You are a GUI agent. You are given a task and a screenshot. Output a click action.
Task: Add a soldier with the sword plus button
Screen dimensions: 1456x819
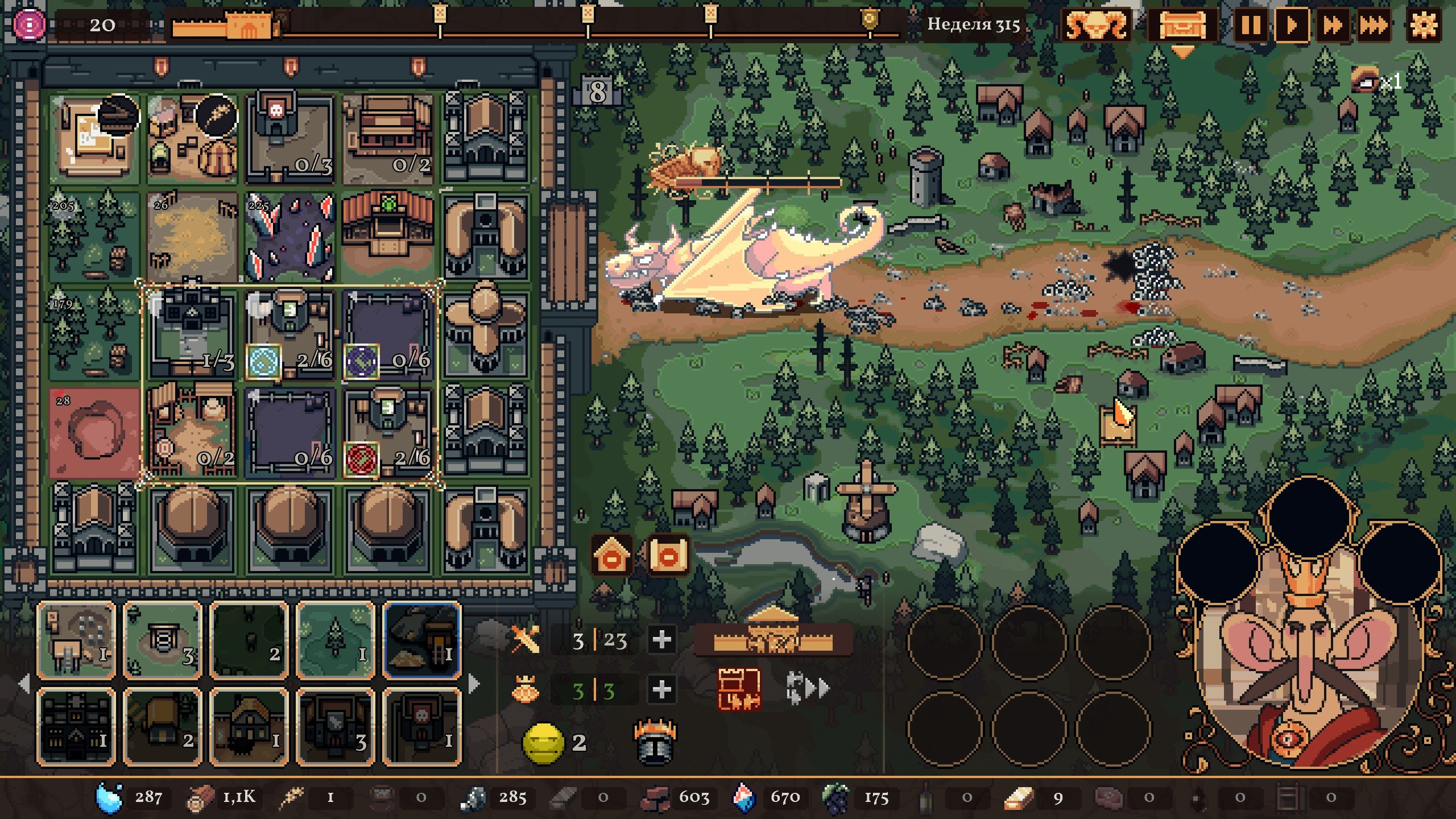[661, 640]
